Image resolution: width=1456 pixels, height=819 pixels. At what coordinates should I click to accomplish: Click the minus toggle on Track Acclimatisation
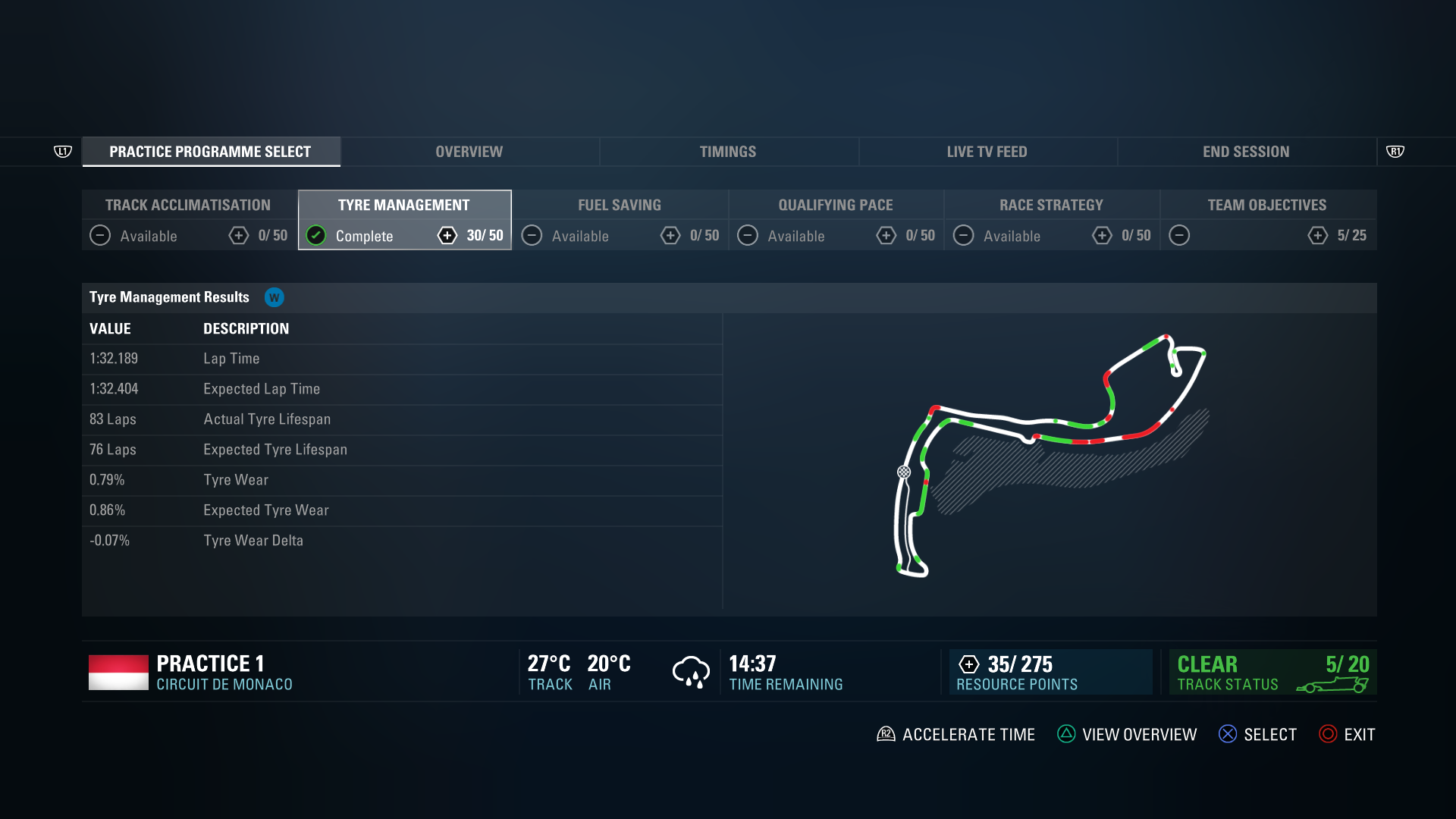pos(99,236)
